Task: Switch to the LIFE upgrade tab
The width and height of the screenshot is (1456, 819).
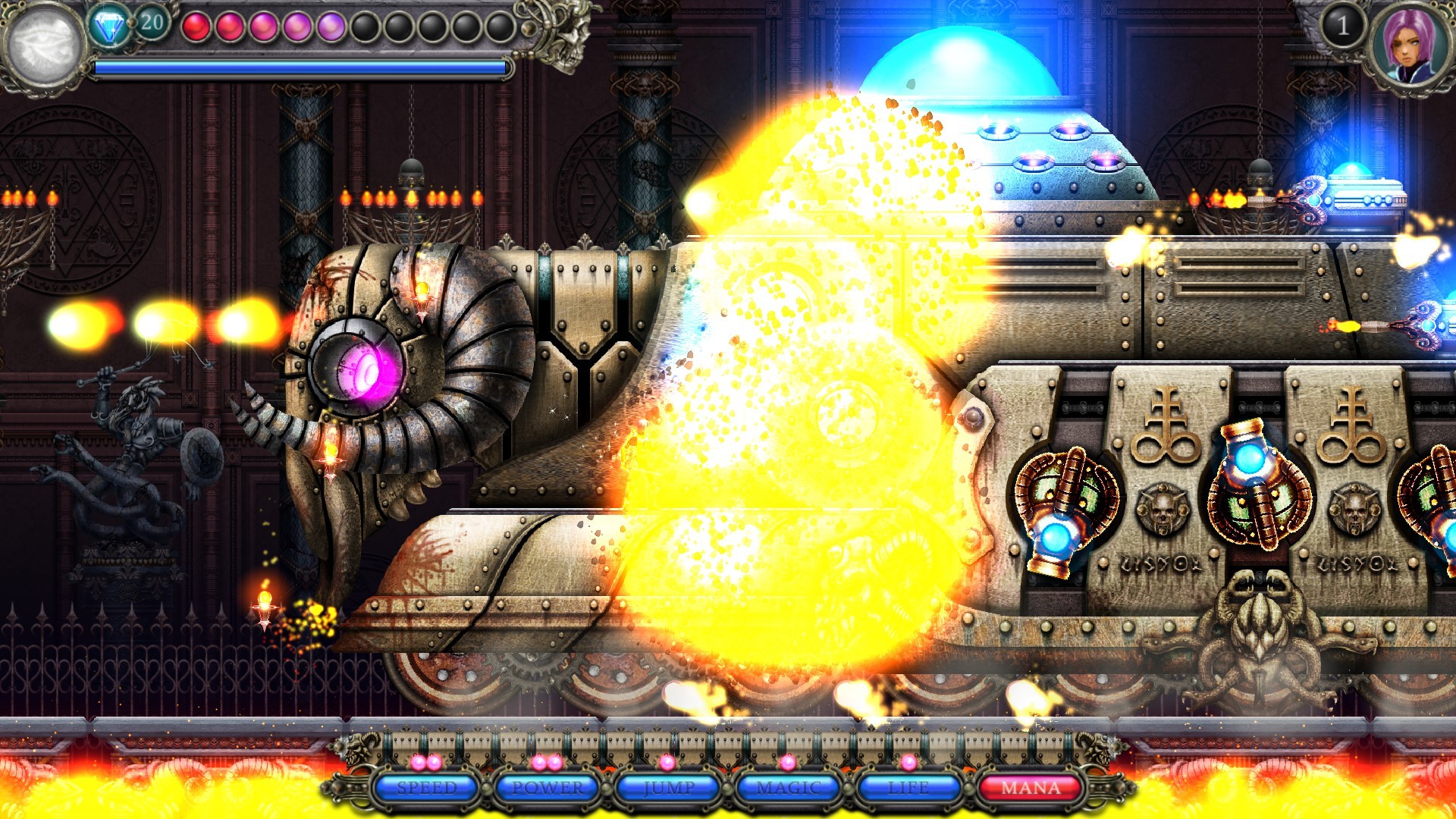Action: [908, 789]
